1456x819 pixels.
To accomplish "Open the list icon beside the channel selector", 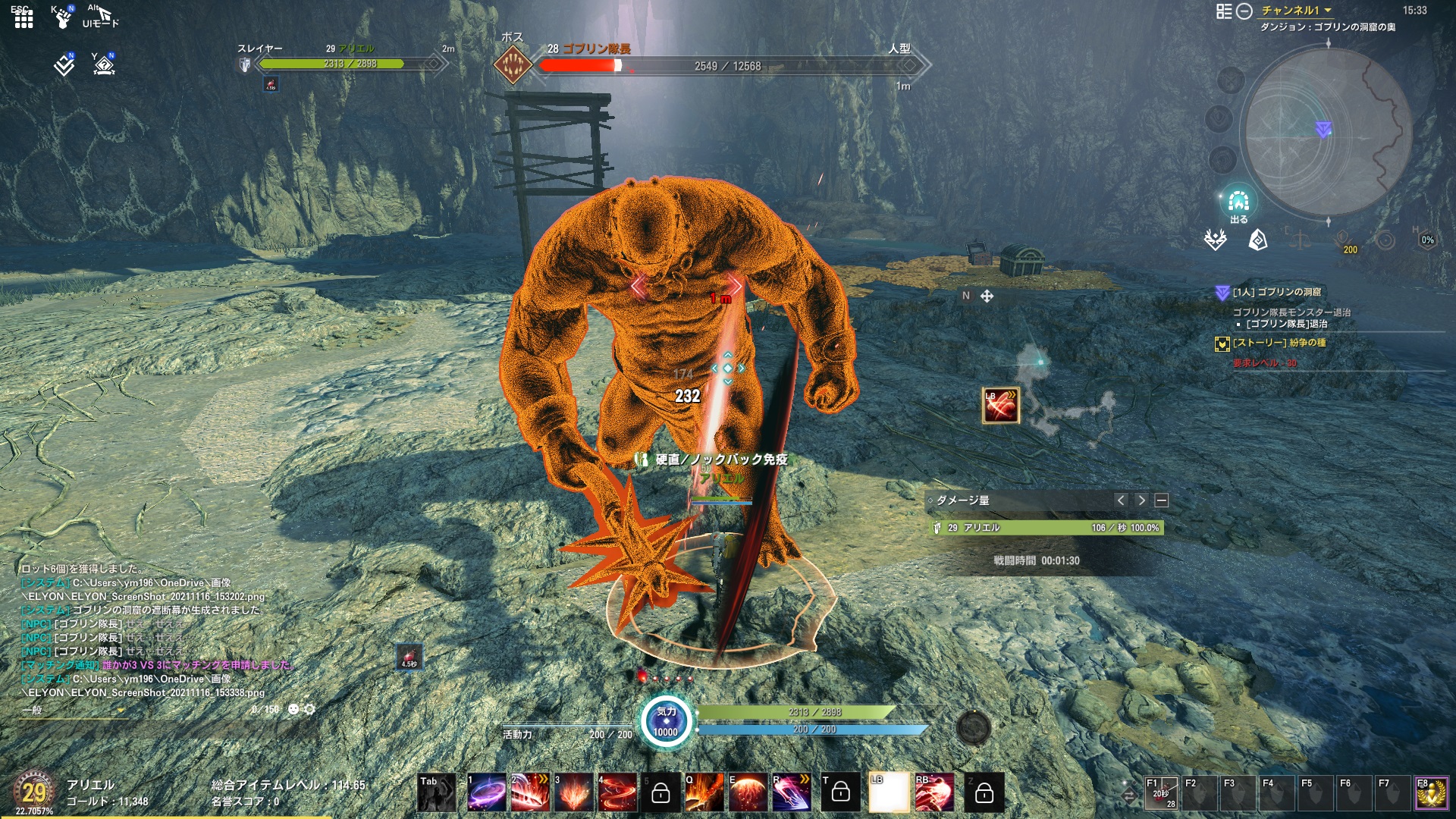I will (1223, 11).
